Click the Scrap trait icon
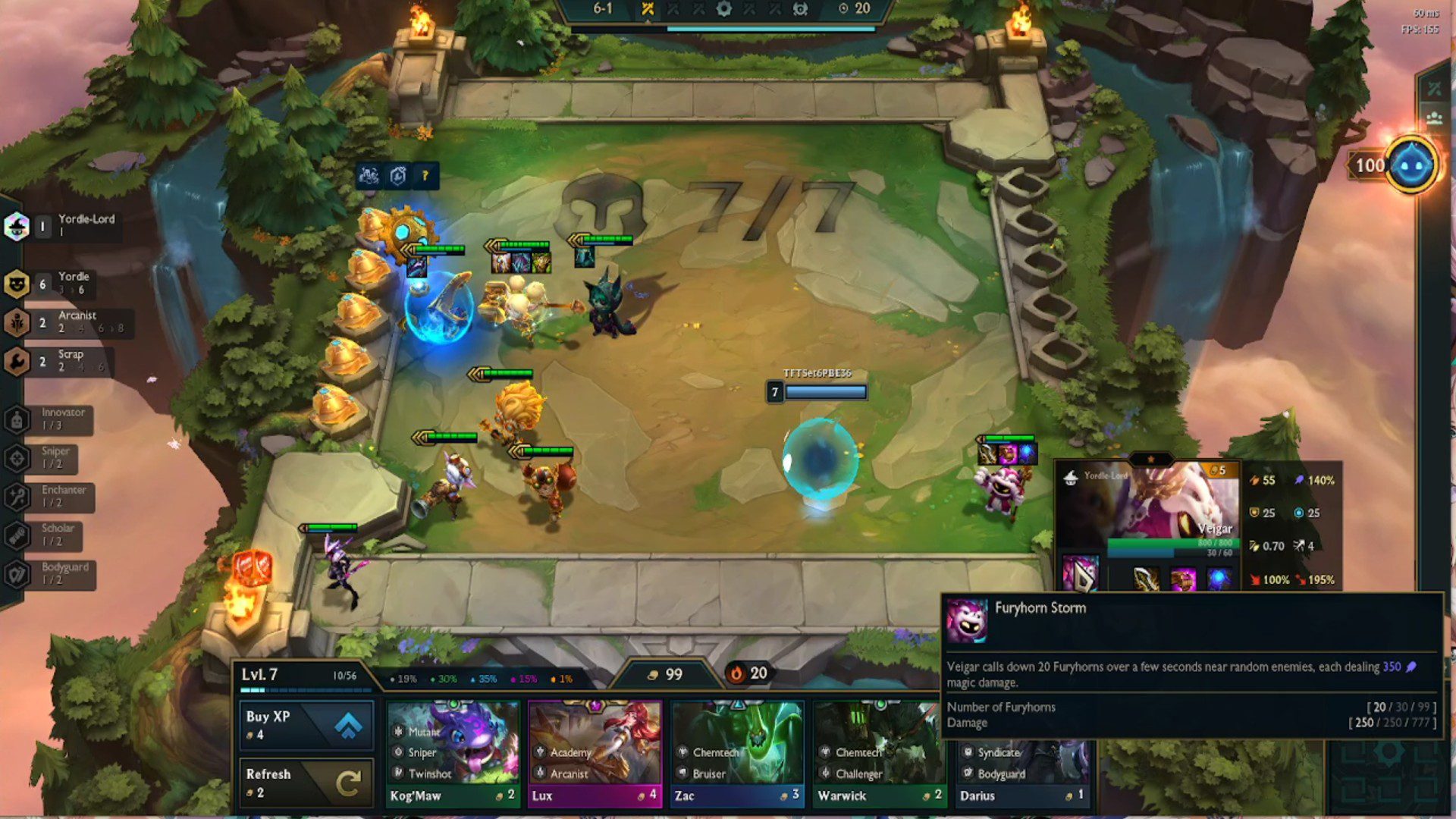The height and width of the screenshot is (819, 1456). 17,359
